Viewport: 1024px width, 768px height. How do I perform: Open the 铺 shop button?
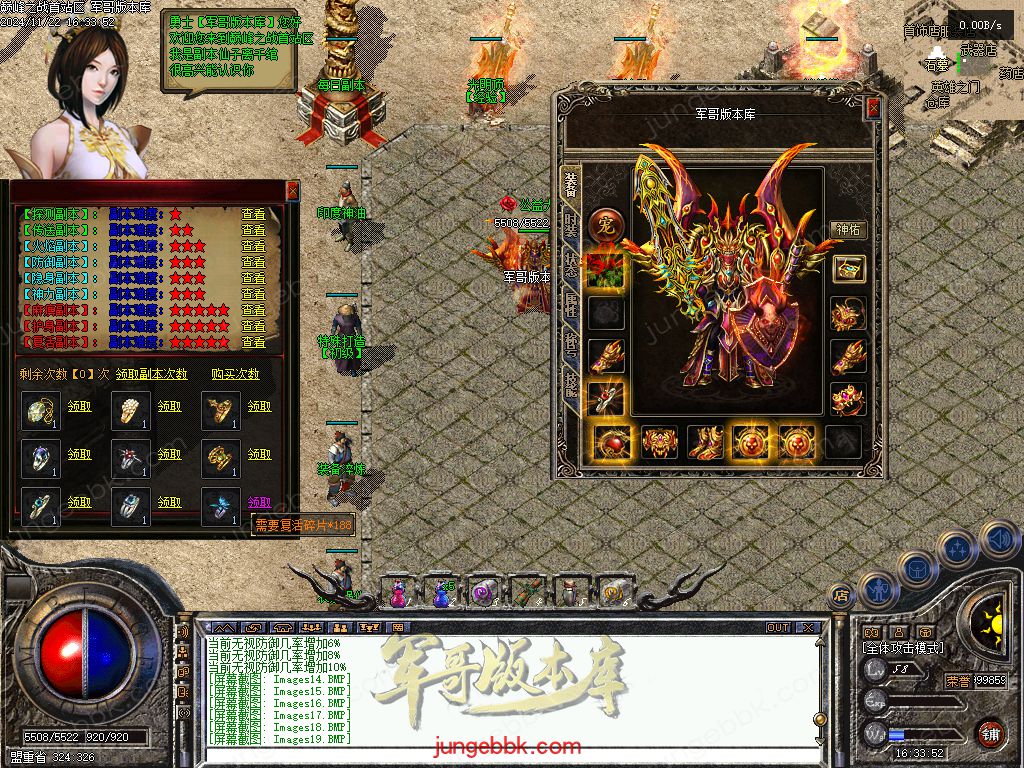989,733
